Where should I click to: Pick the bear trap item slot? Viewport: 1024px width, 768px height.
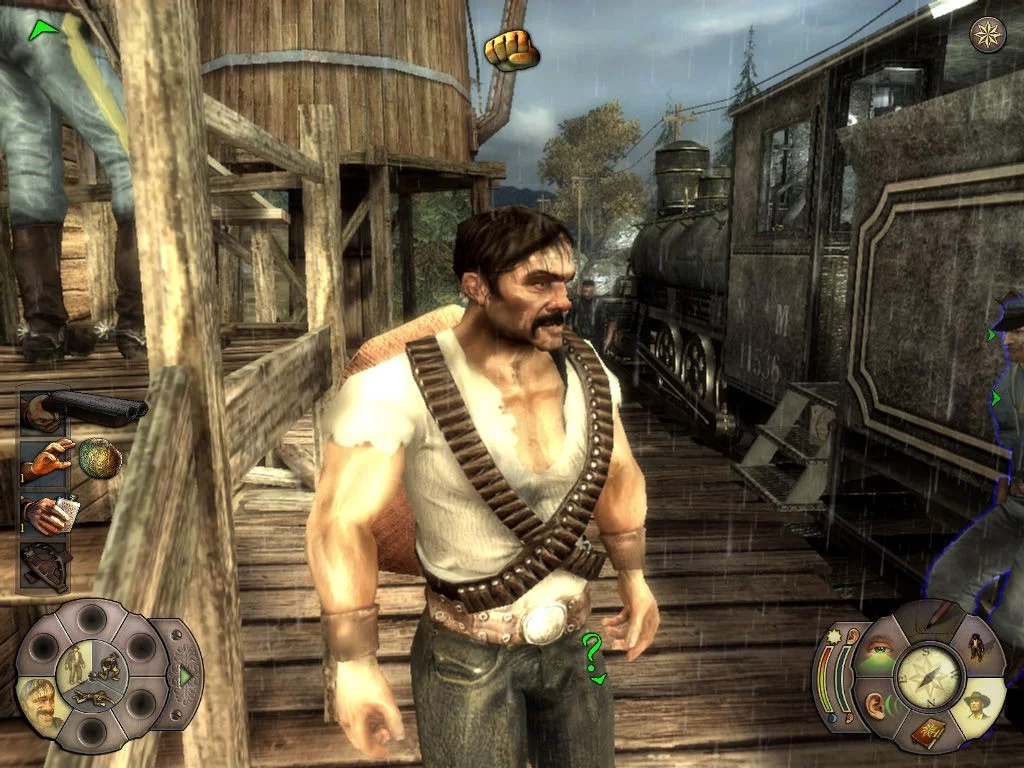click(x=46, y=565)
